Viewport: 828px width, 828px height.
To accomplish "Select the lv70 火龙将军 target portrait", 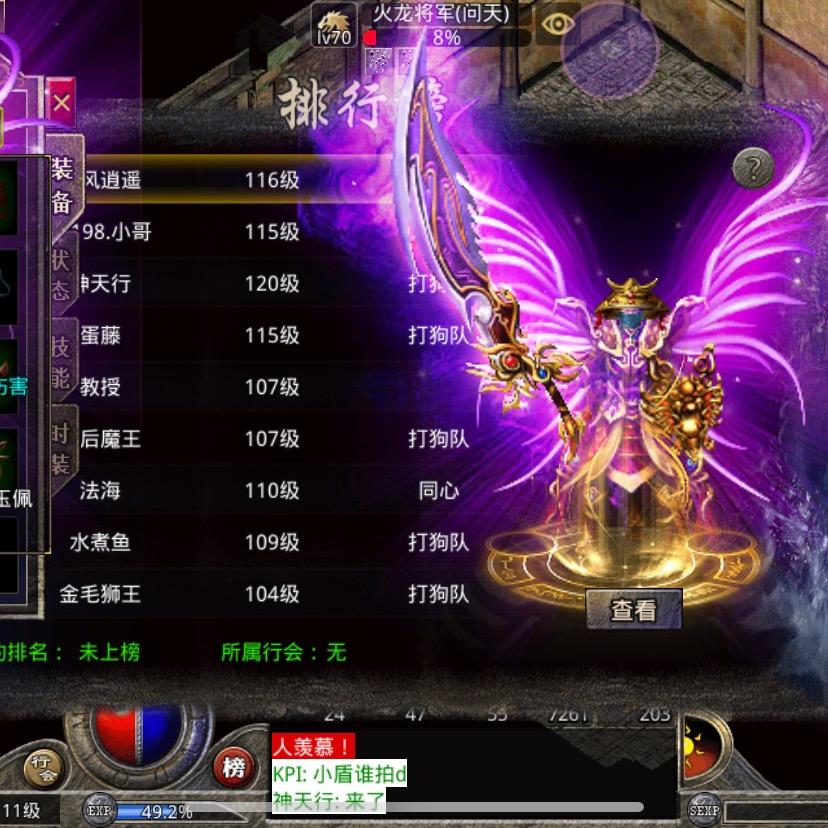I will pos(334,24).
